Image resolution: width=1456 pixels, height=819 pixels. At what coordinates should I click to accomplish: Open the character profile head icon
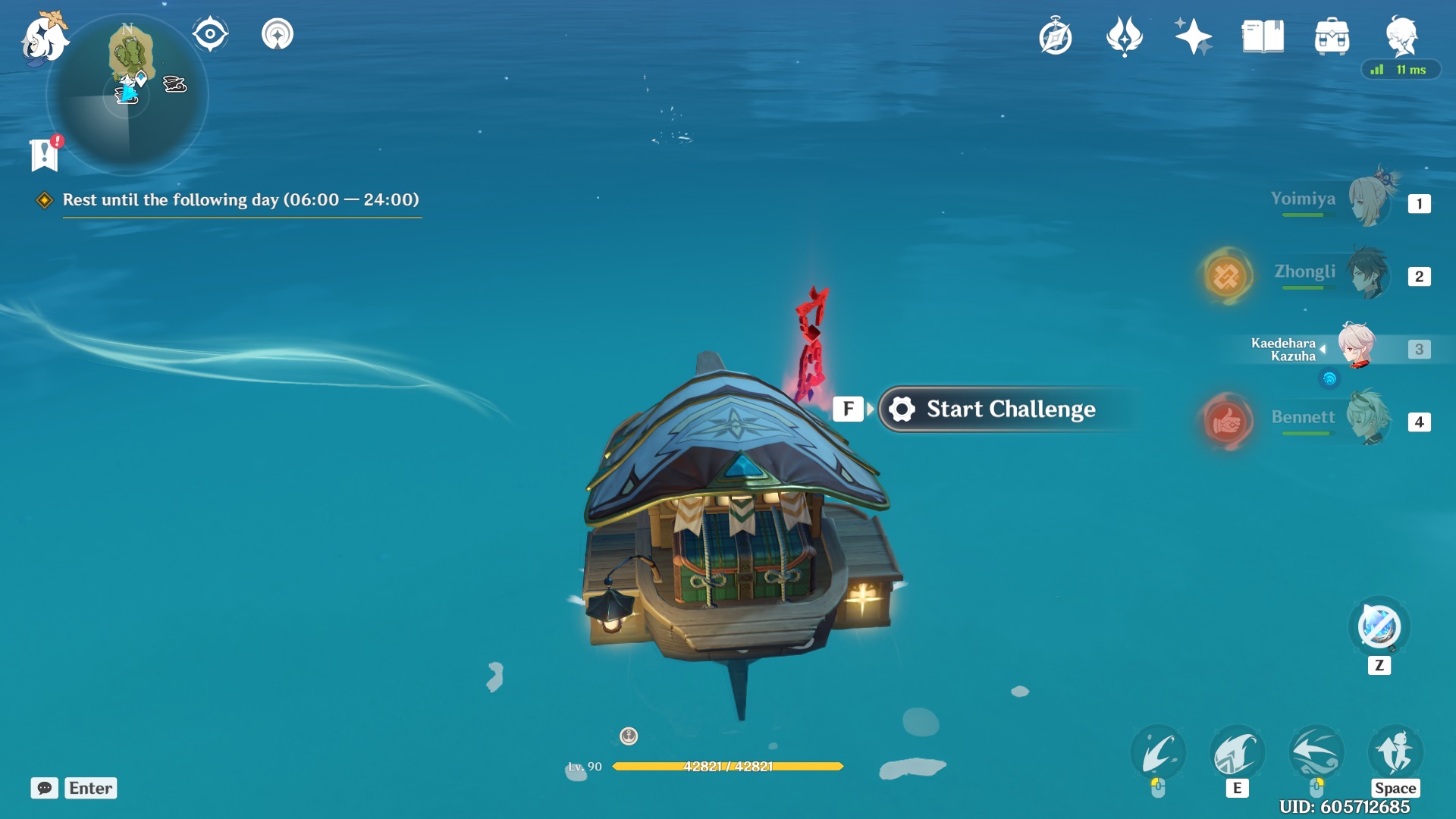(1401, 35)
